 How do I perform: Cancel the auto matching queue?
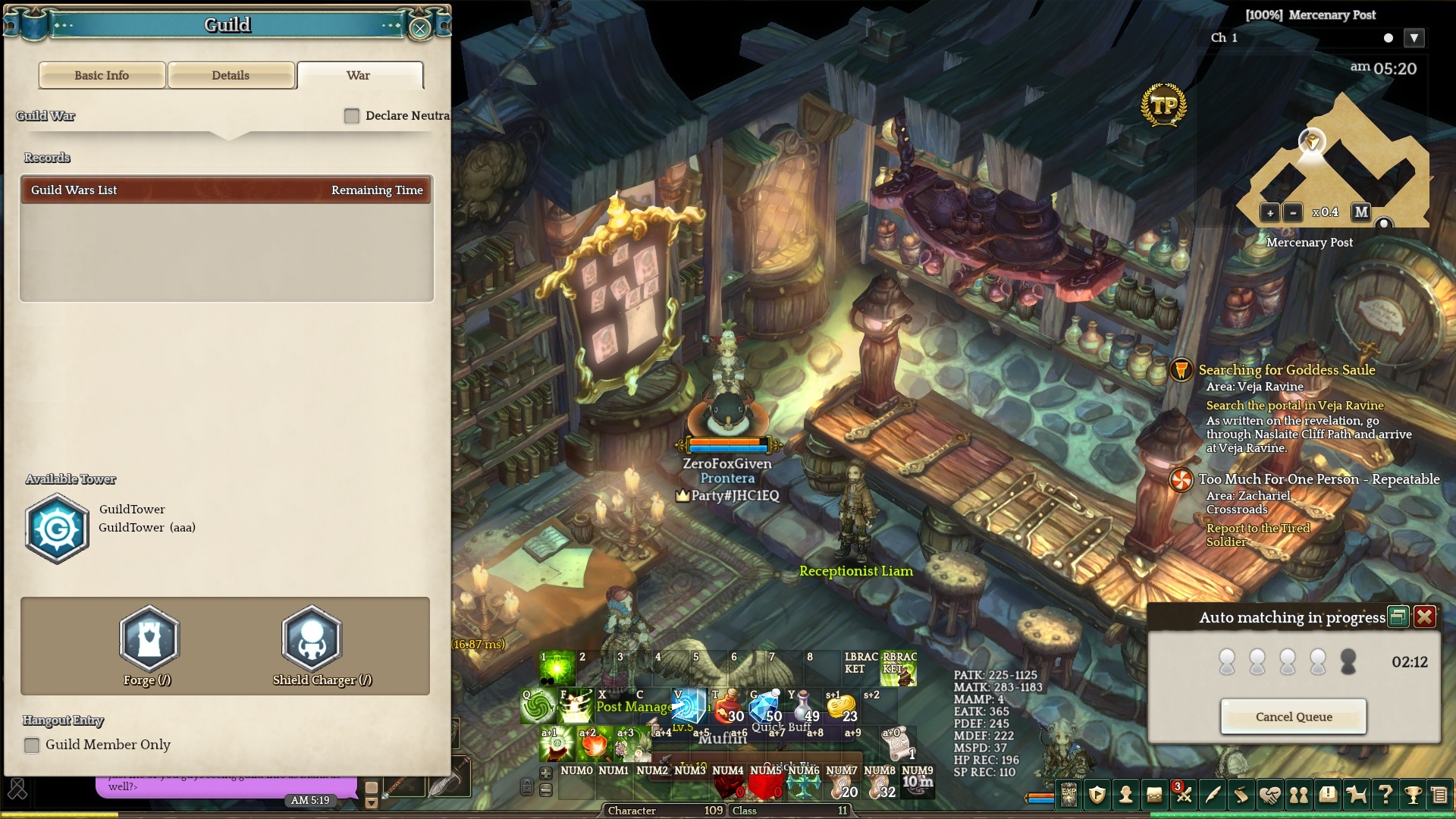tap(1293, 717)
